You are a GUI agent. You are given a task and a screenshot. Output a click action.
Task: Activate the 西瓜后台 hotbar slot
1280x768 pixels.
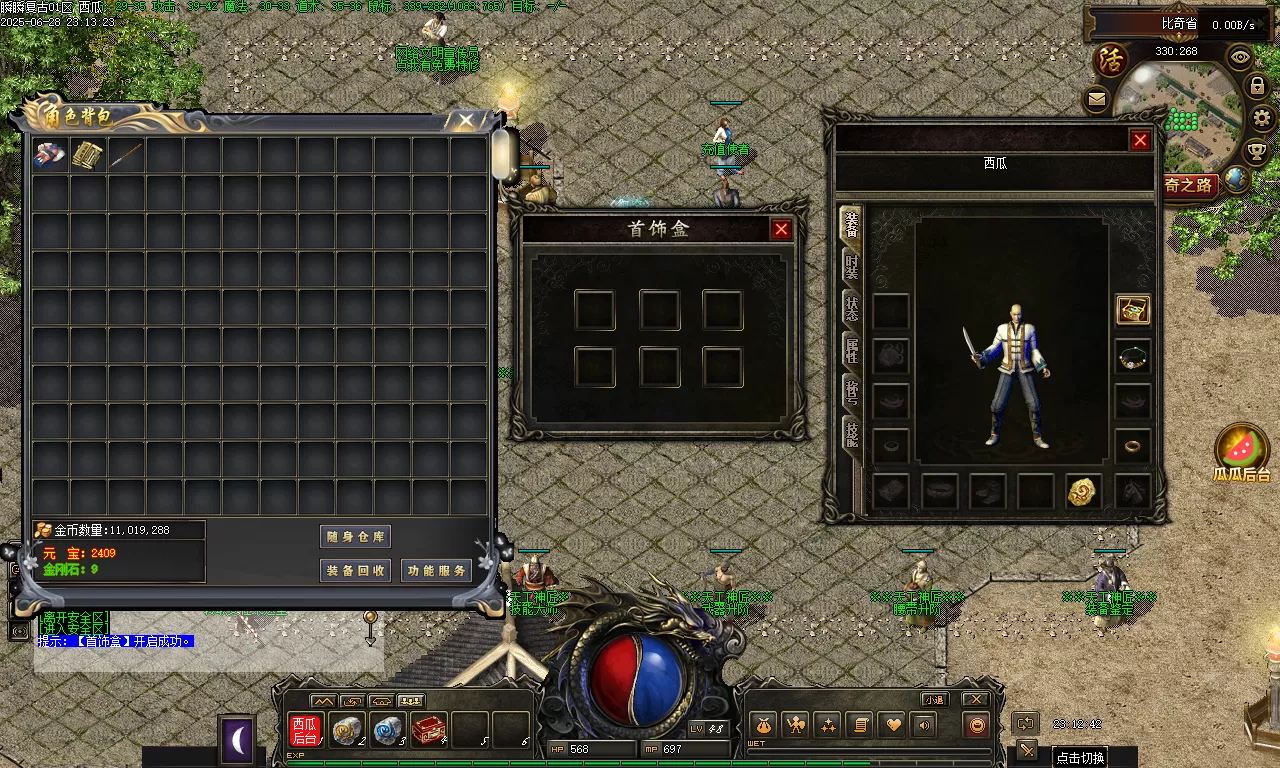point(304,730)
